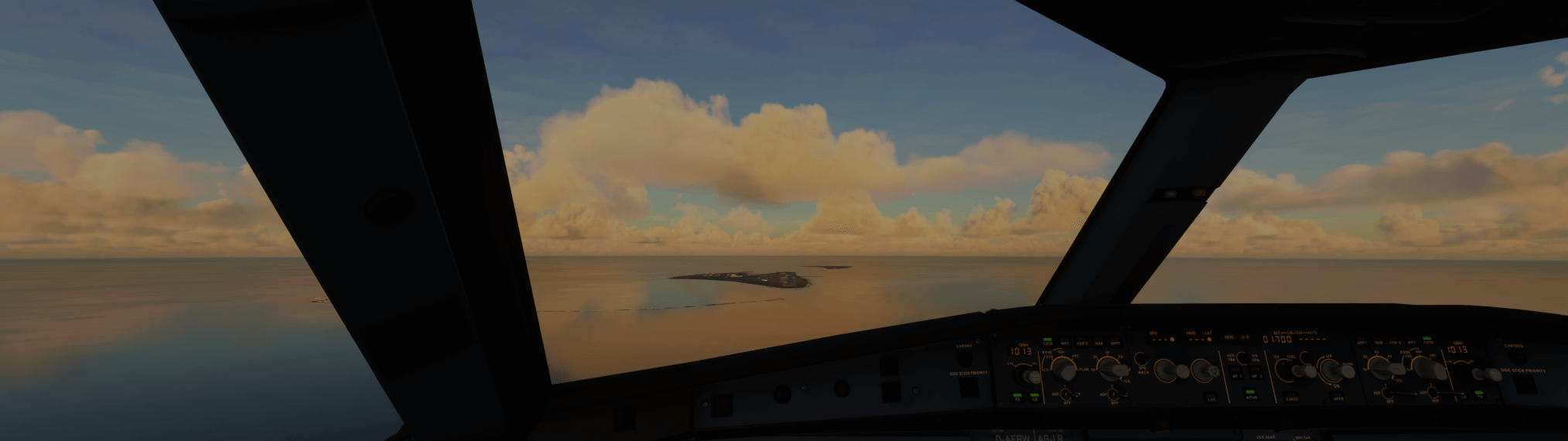
Task: Toggle the captain-side VOR D button
Action: click(1081, 343)
